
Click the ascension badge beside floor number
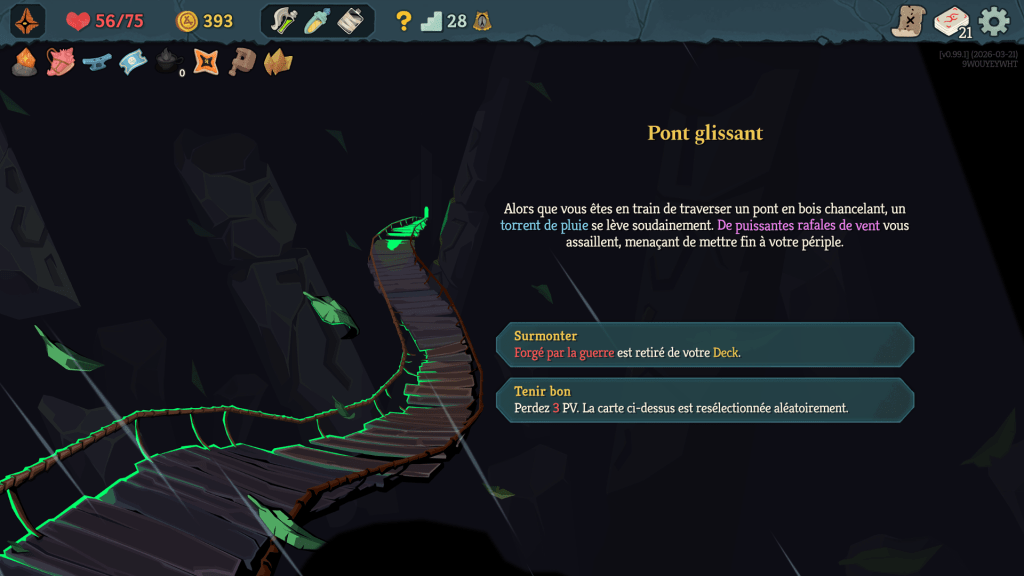point(482,21)
